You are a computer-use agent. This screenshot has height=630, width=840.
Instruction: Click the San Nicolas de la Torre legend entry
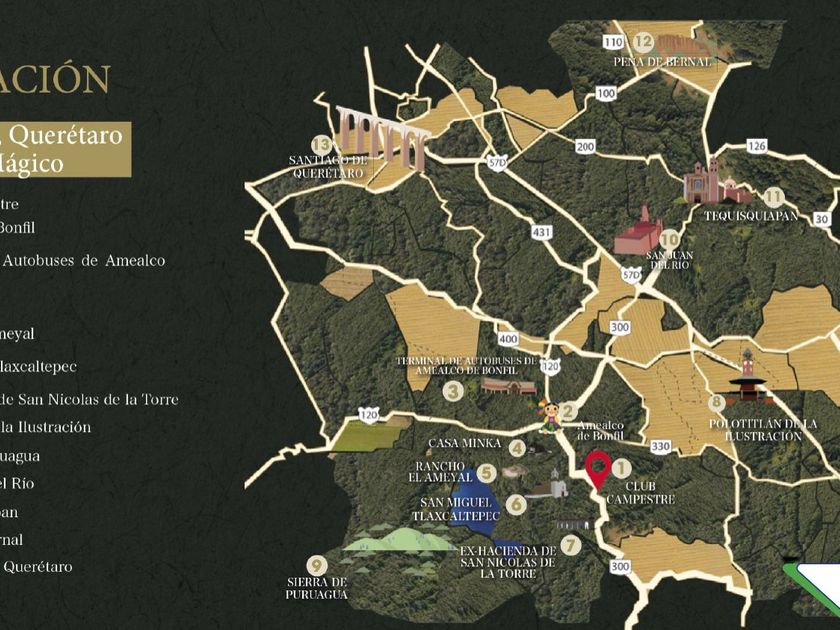(89, 399)
